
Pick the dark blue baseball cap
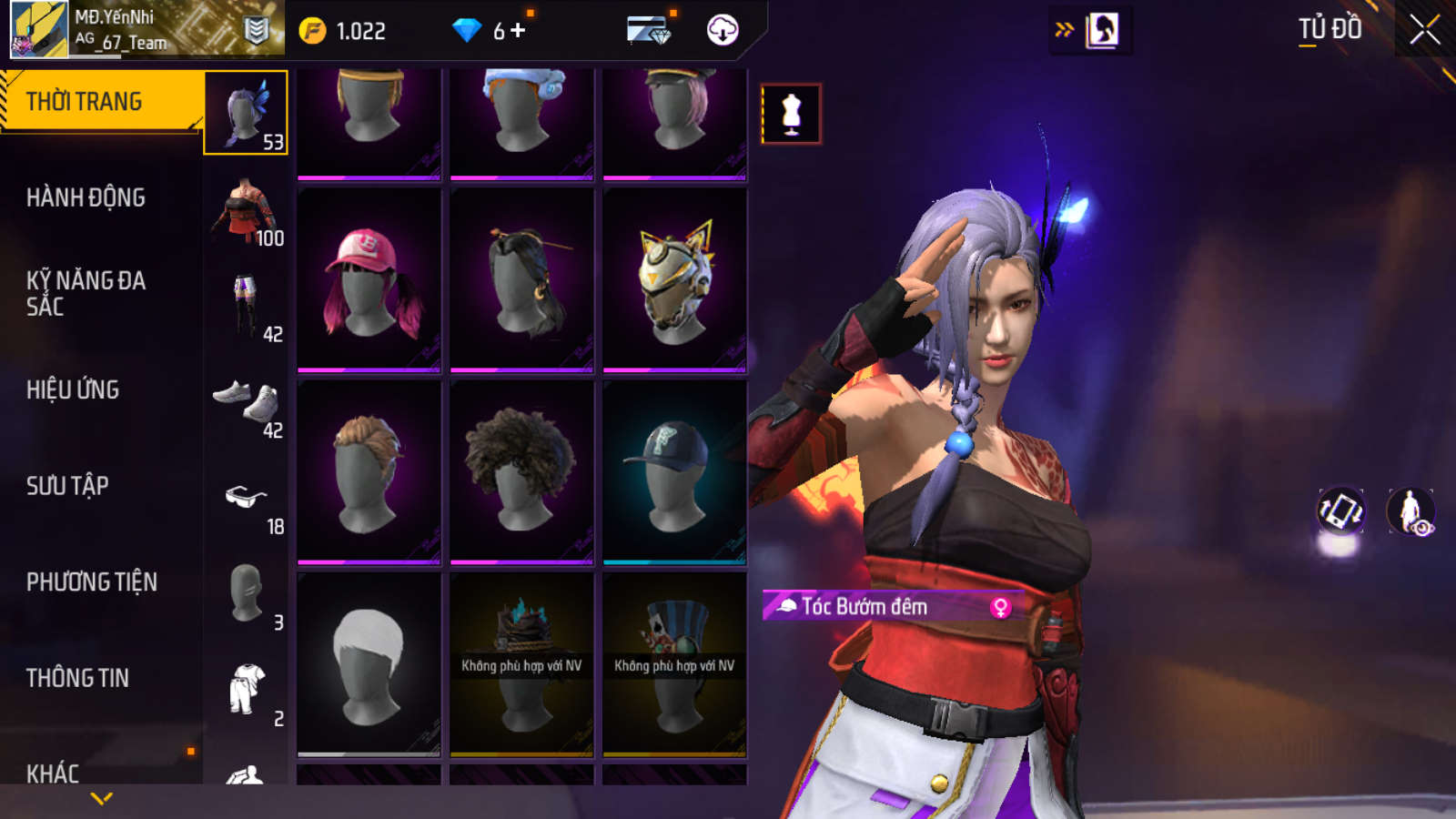(674, 472)
